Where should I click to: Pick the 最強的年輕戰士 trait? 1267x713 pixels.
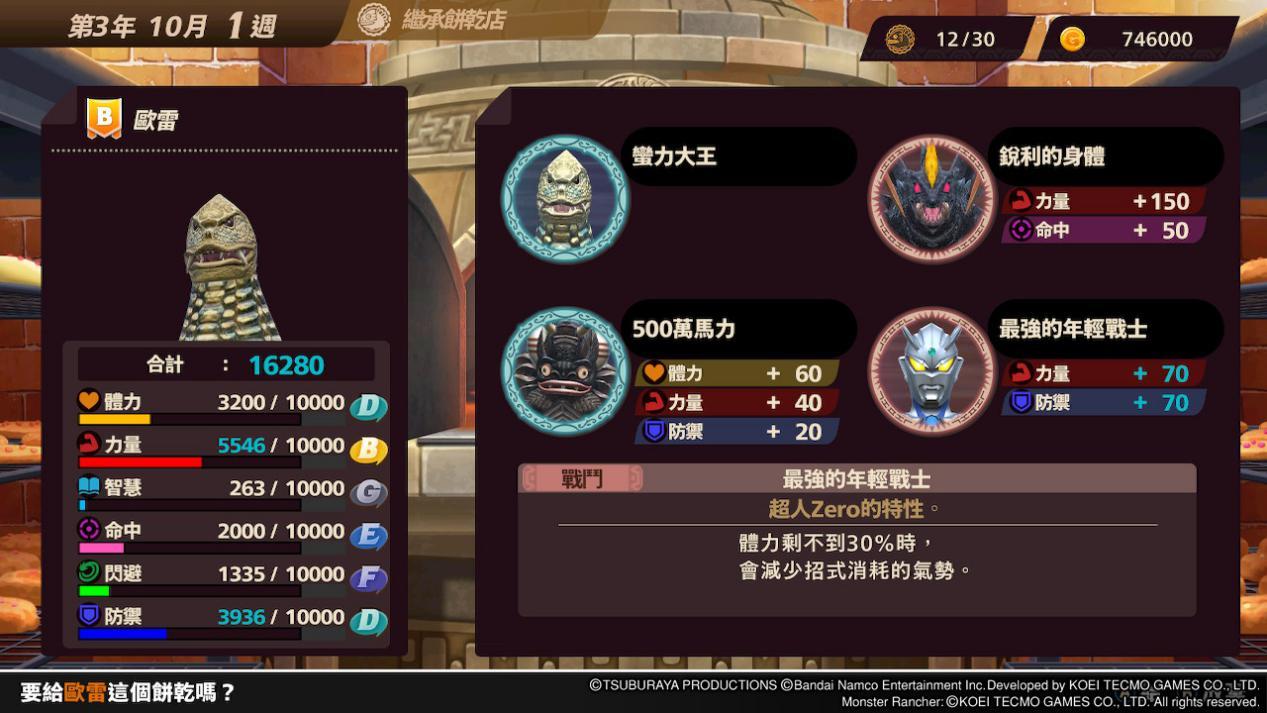point(1072,329)
